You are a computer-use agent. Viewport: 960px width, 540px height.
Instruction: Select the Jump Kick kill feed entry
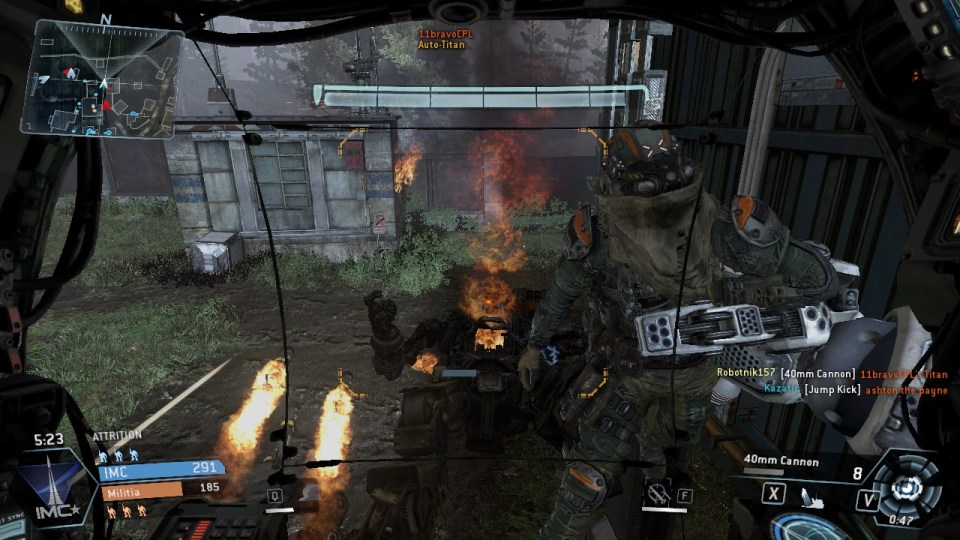[811, 387]
